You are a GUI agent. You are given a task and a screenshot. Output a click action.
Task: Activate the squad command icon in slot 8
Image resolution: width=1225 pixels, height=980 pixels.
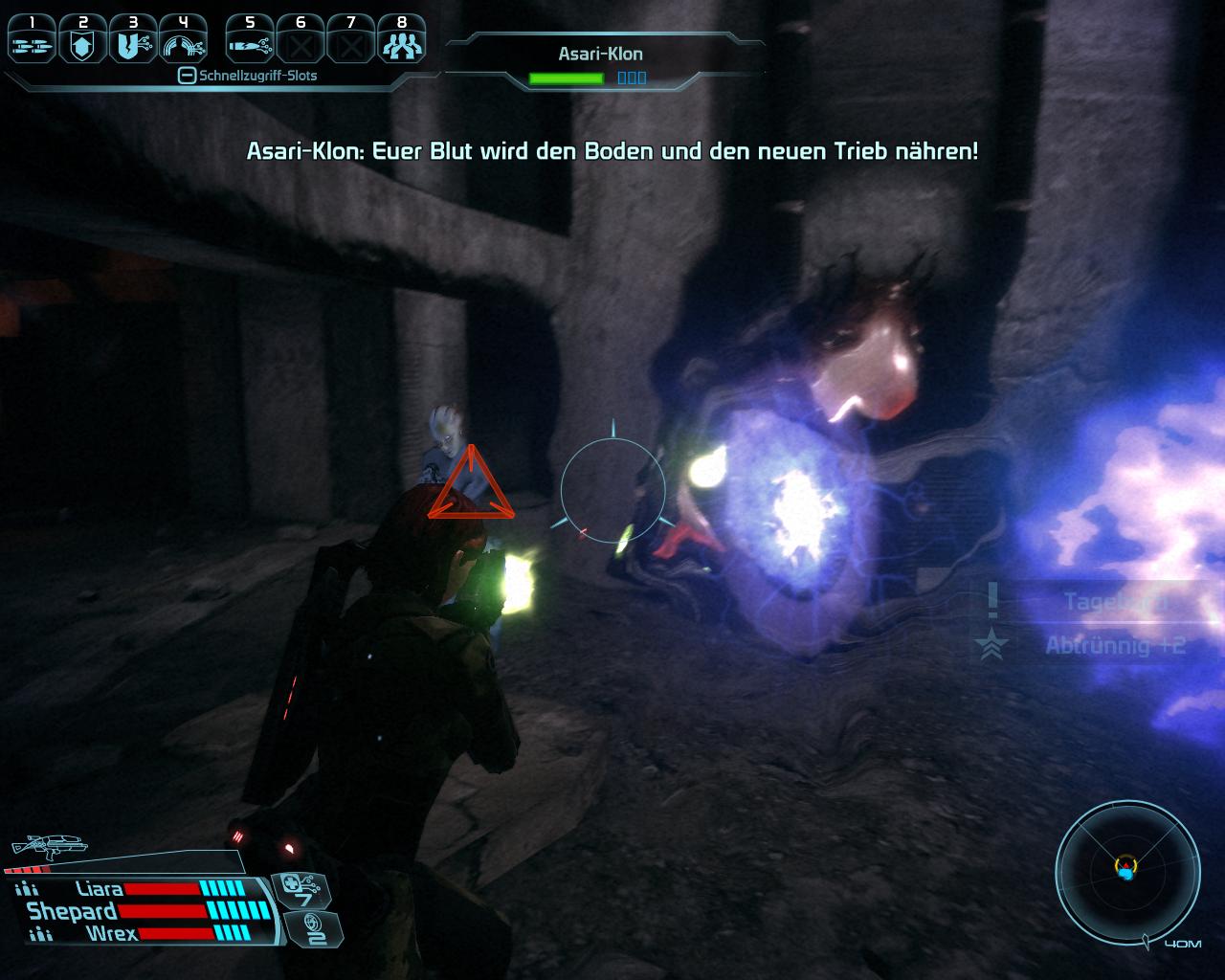pyautogui.click(x=401, y=41)
